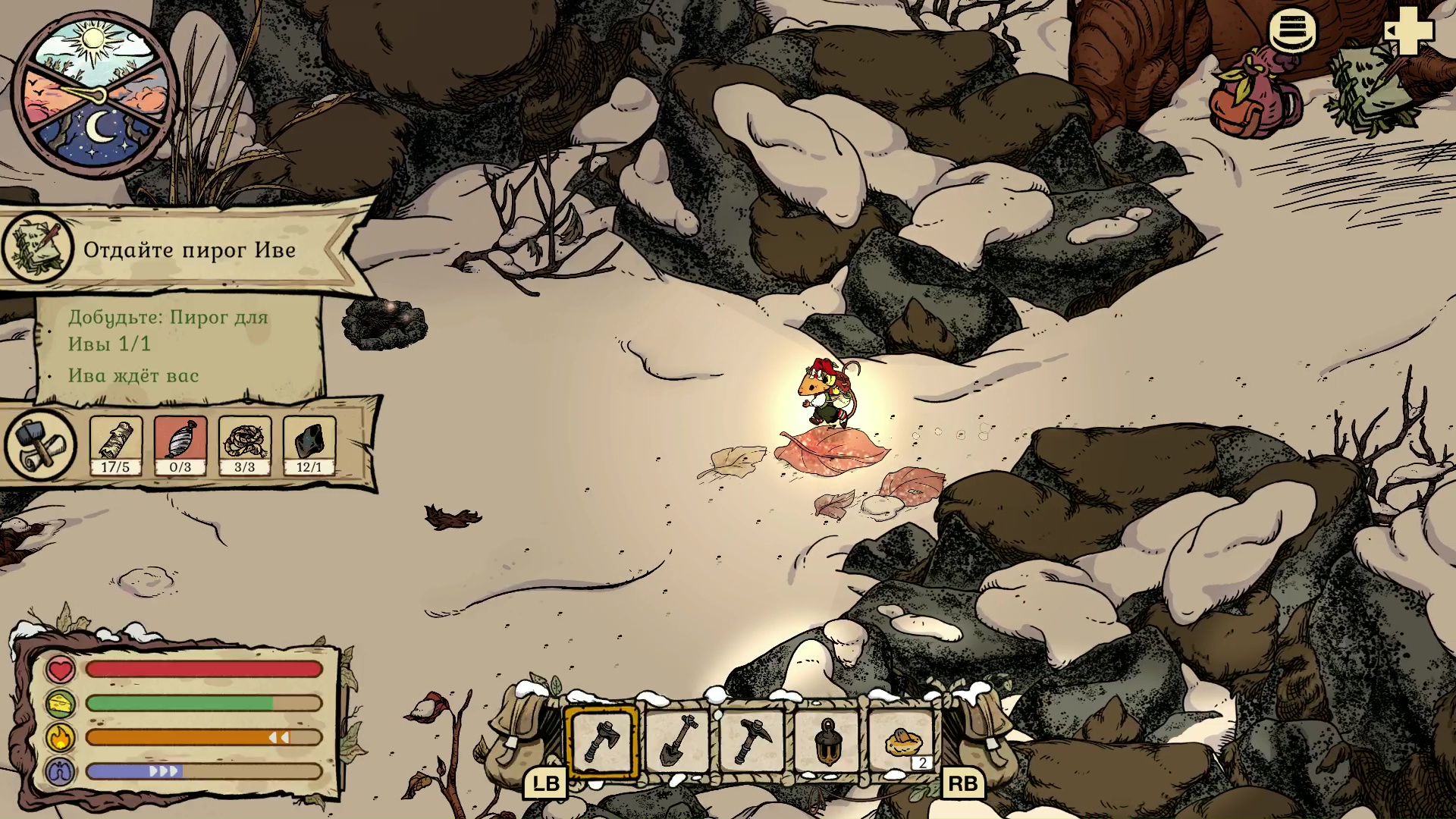Open the crafting hammer and scroll icon

tap(40, 445)
